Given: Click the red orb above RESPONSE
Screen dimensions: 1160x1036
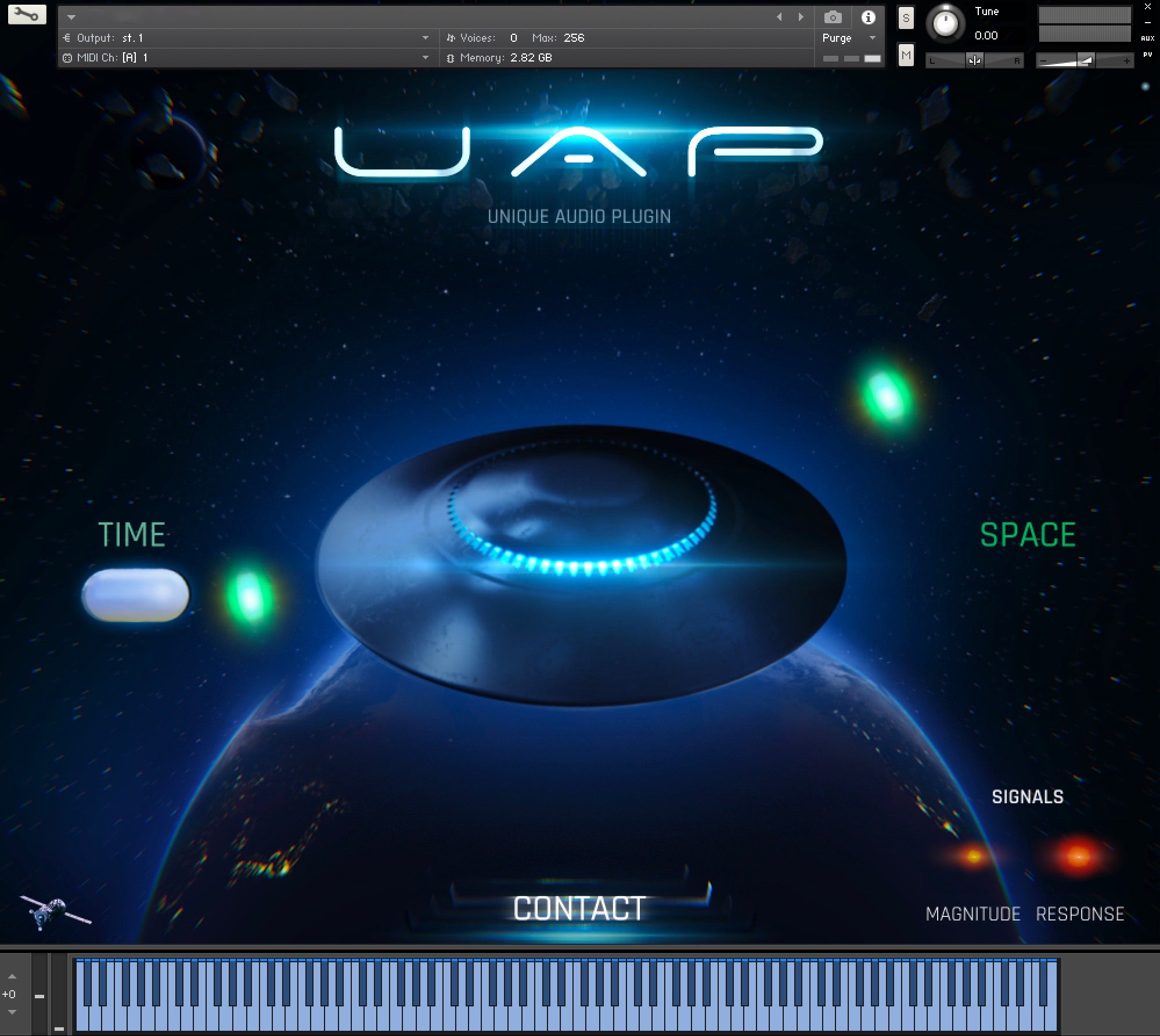Looking at the screenshot, I should 1079,855.
